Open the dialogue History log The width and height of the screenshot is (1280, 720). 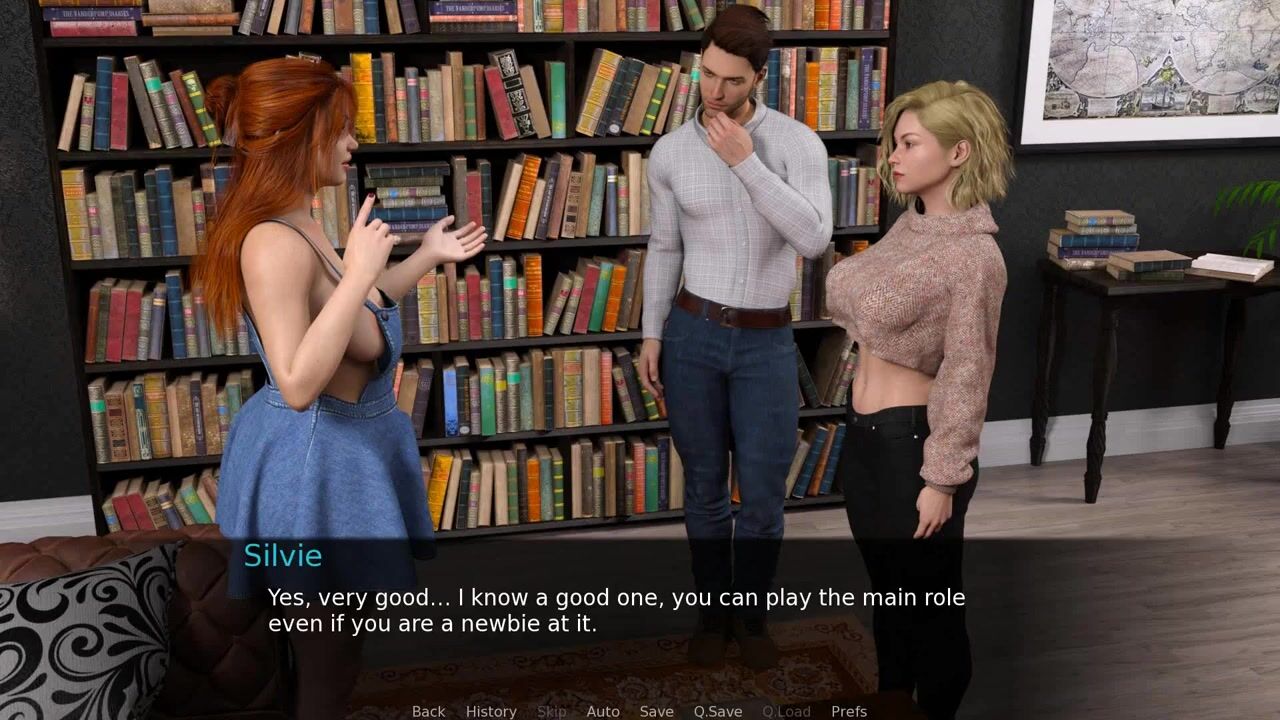click(491, 711)
